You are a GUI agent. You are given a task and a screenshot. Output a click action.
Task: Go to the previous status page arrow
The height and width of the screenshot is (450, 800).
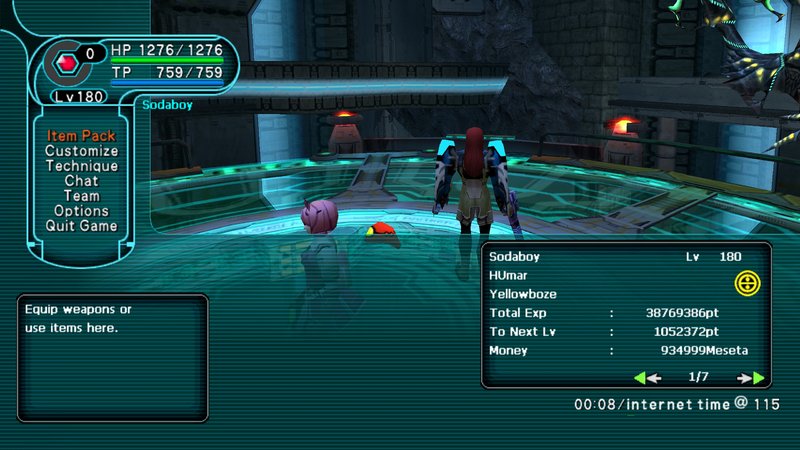[x=648, y=378]
